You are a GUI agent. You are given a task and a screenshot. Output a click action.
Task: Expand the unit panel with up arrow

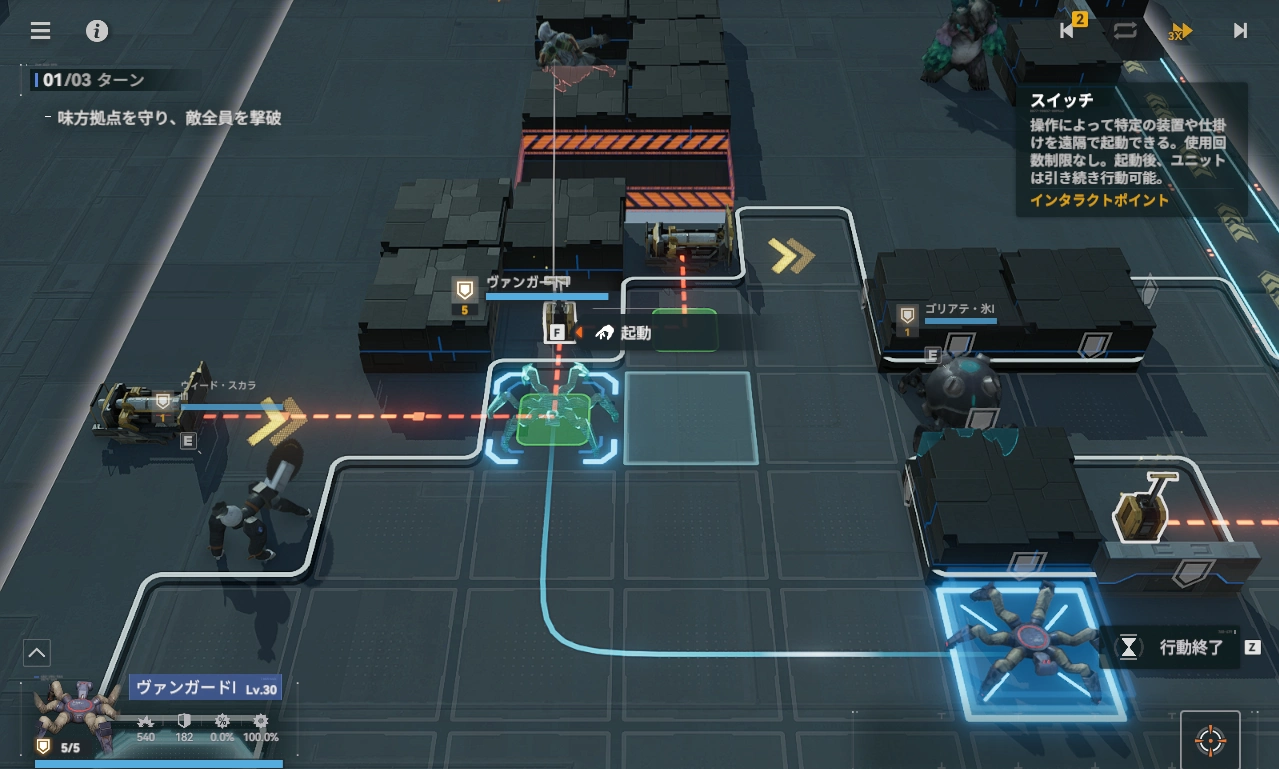[37, 654]
